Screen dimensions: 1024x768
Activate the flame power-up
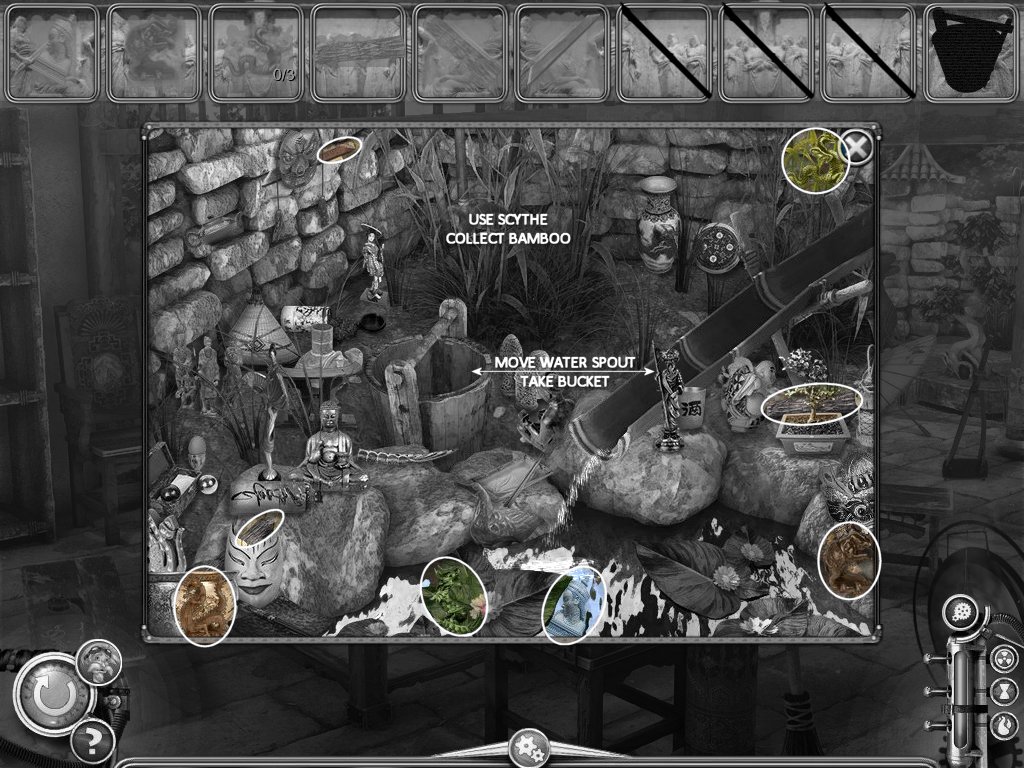coord(1003,725)
